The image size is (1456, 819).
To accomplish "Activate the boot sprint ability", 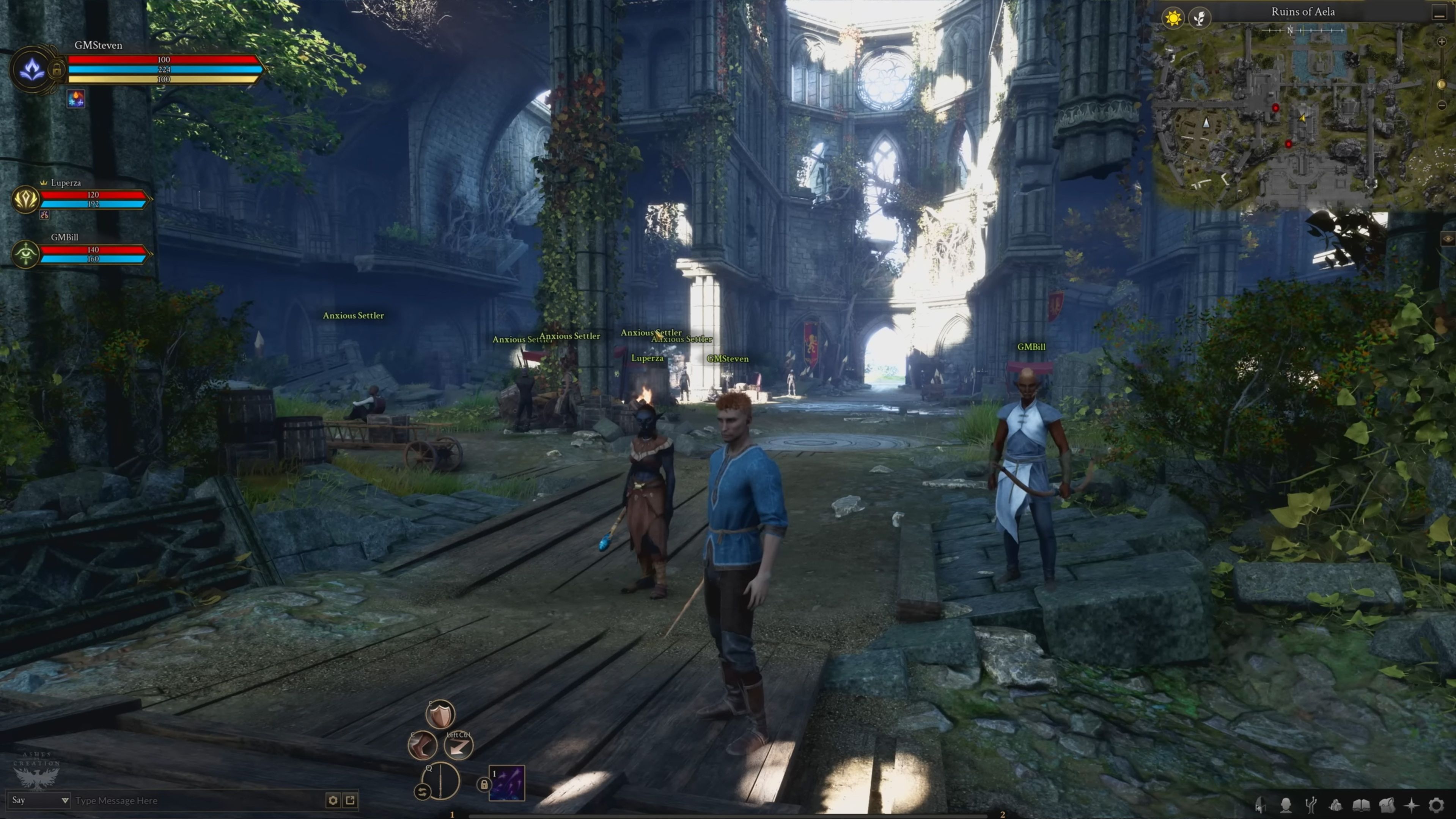I will click(422, 745).
